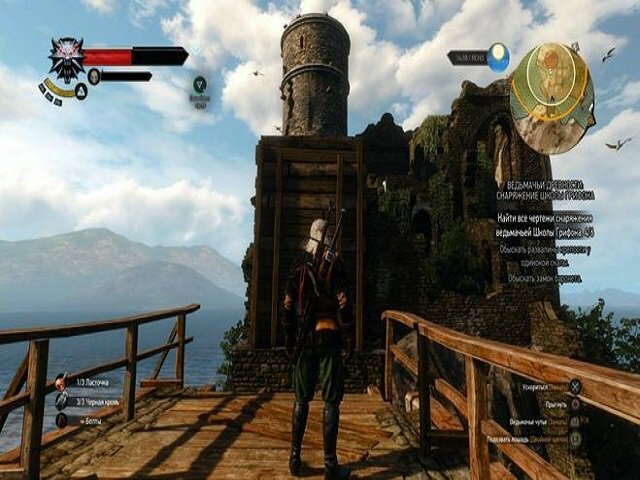Click the wolf medallion icon
Image resolution: width=640 pixels, height=480 pixels.
click(x=67, y=58)
